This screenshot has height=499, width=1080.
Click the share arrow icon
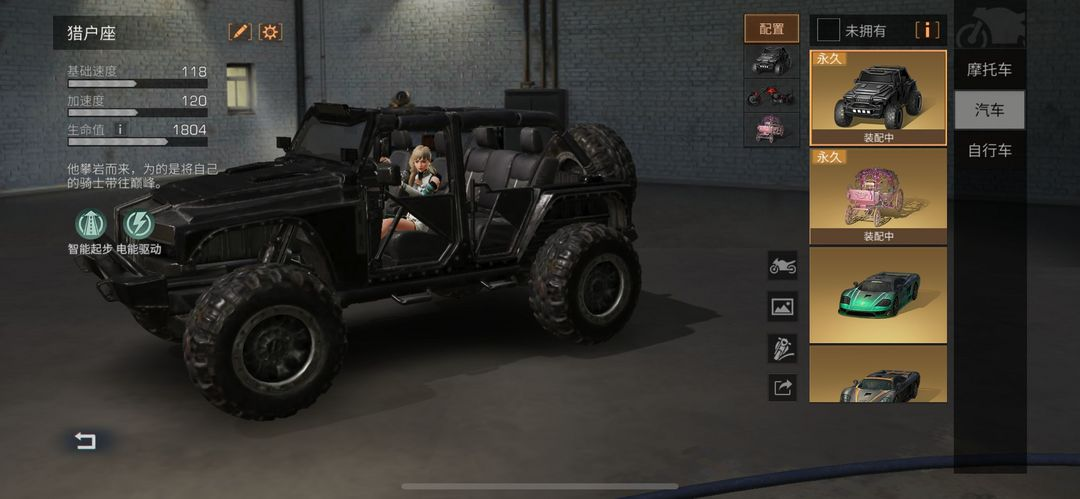782,388
